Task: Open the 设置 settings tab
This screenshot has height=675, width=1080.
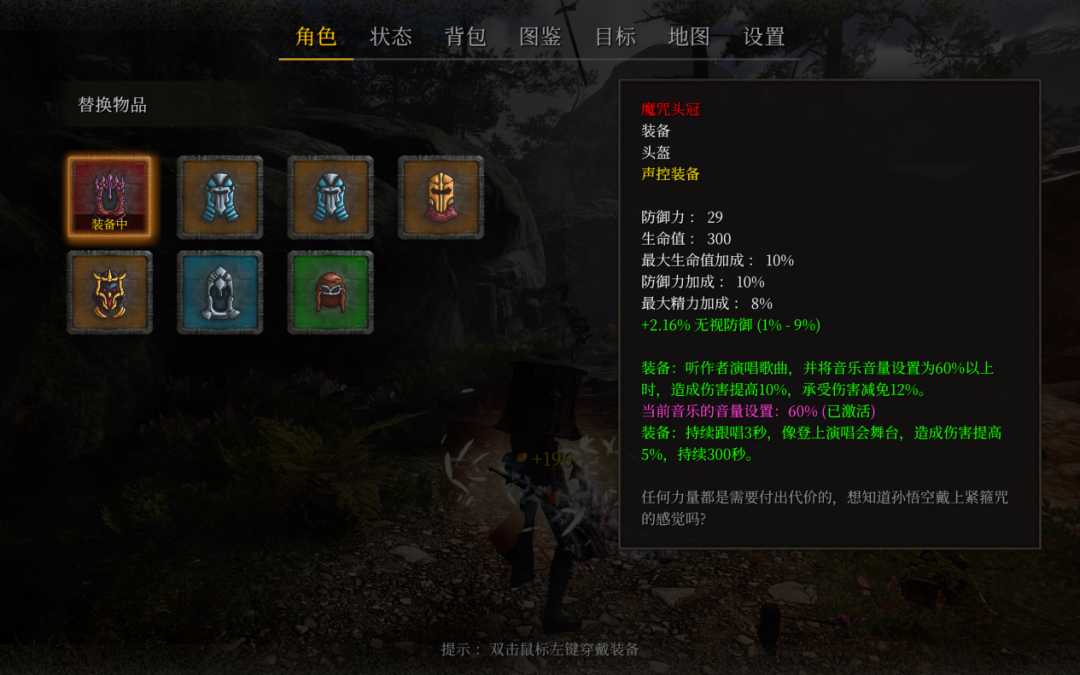Action: (x=764, y=37)
